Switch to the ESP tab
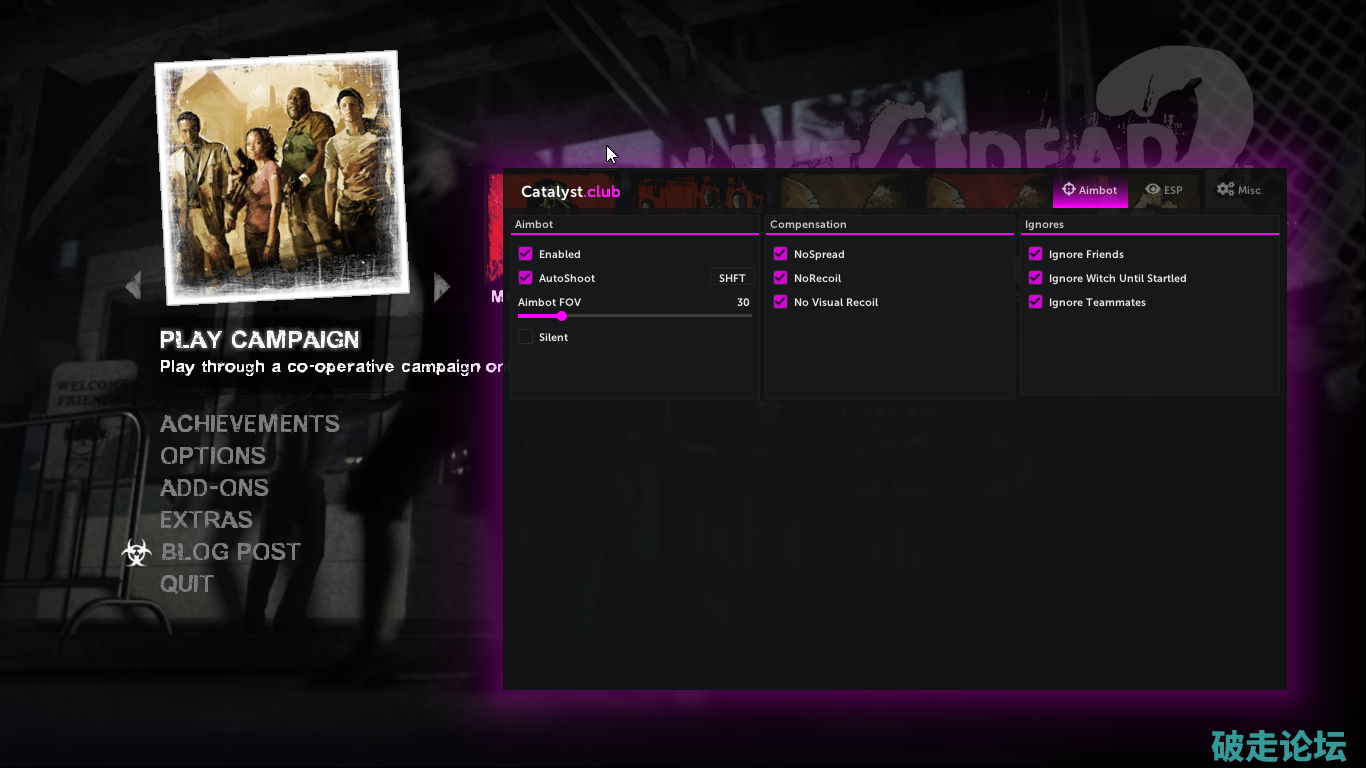The height and width of the screenshot is (768, 1366). coord(1164,190)
